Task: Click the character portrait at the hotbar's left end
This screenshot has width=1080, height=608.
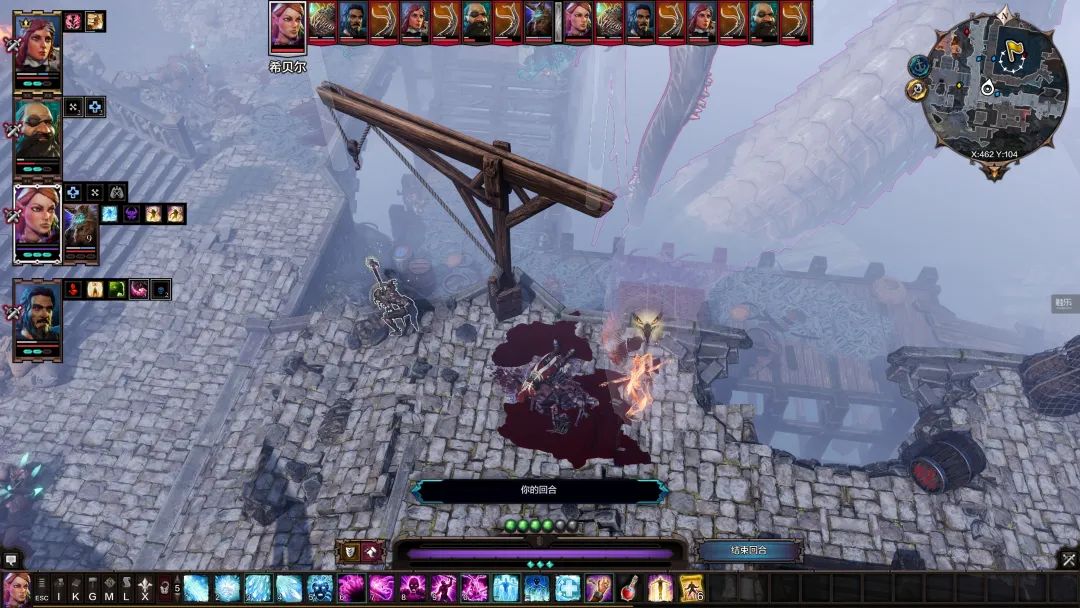Action: [16, 588]
